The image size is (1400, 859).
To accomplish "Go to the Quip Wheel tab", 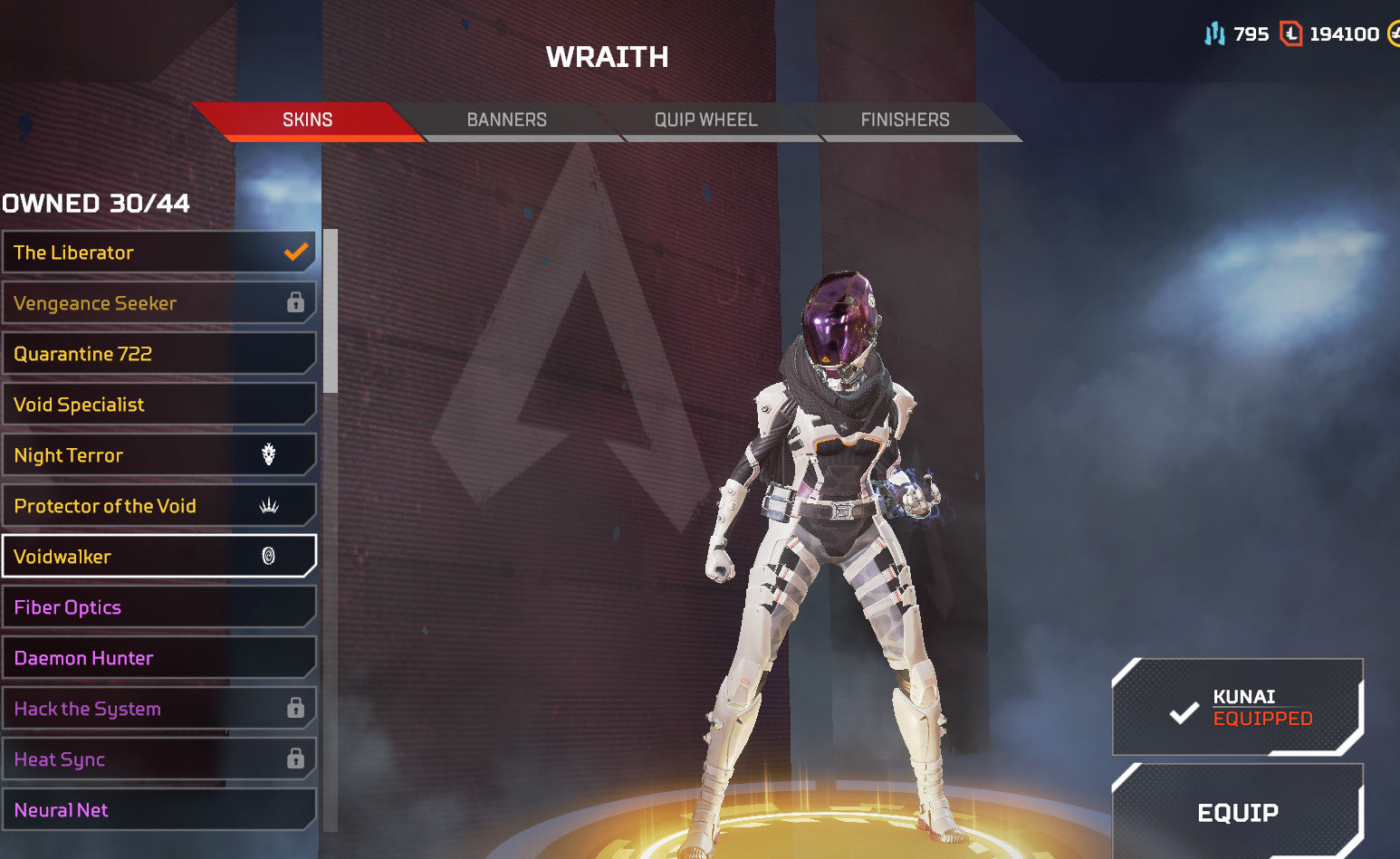I will point(705,120).
